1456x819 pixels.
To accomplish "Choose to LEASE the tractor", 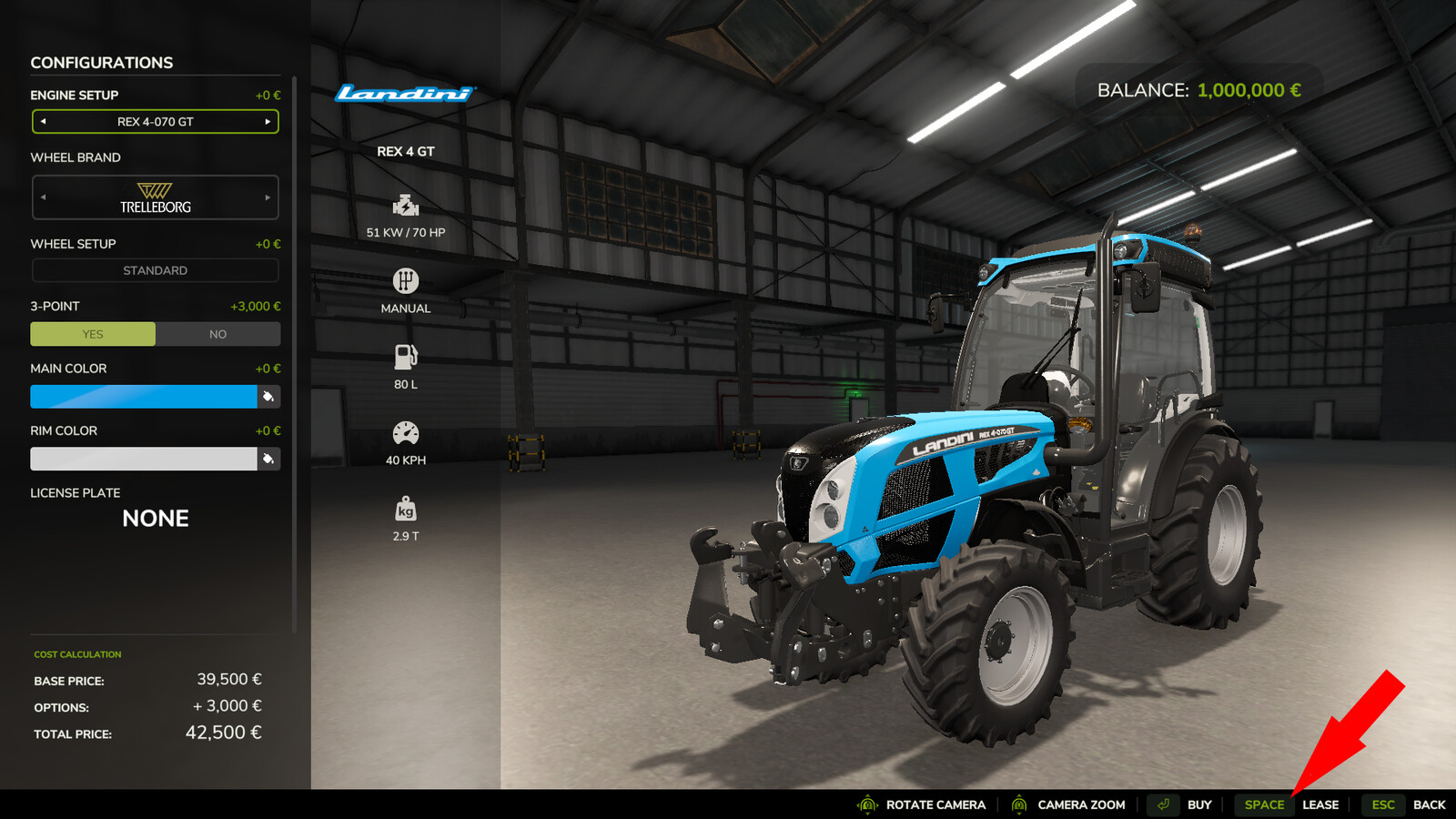I will [1319, 804].
